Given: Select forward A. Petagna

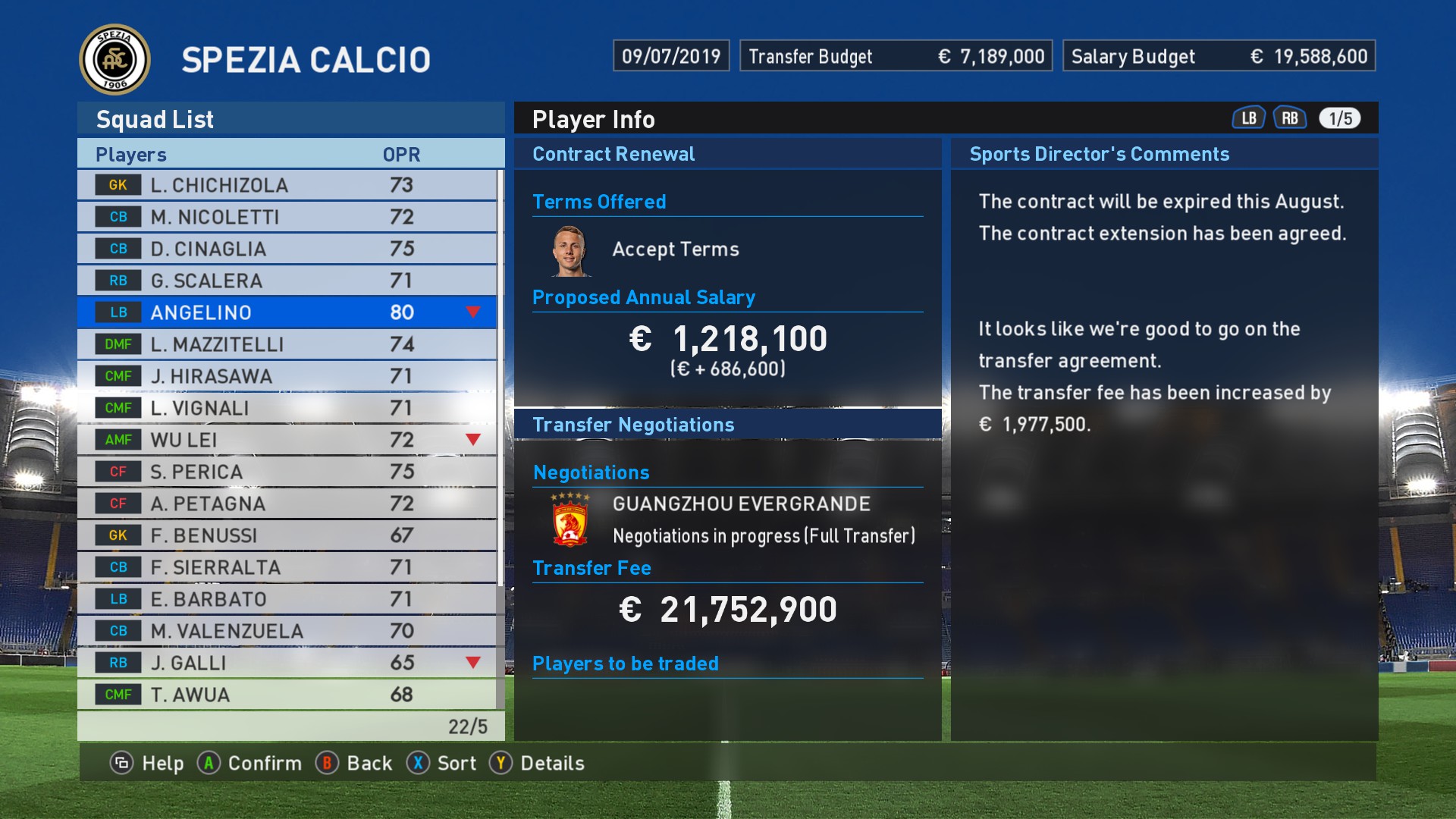Looking at the screenshot, I should pos(287,504).
